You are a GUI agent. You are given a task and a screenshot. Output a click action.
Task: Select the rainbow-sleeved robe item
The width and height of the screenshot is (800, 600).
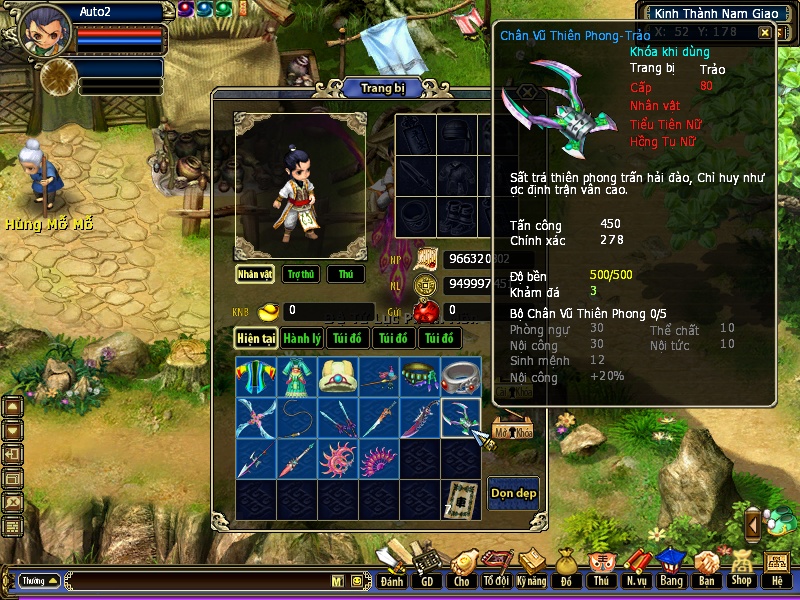coord(256,376)
